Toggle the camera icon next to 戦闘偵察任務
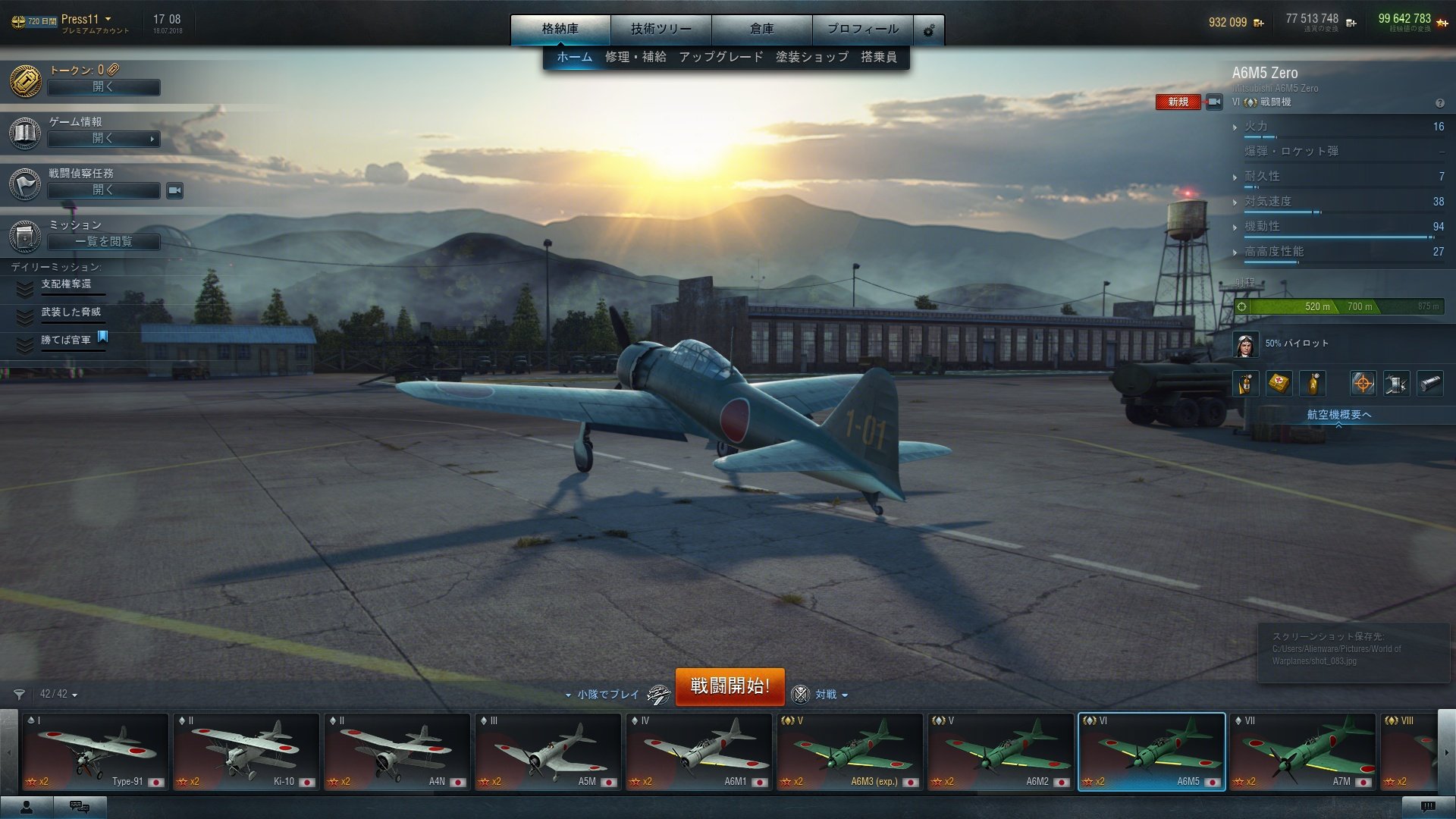Screen dimensions: 1456x819 point(173,191)
